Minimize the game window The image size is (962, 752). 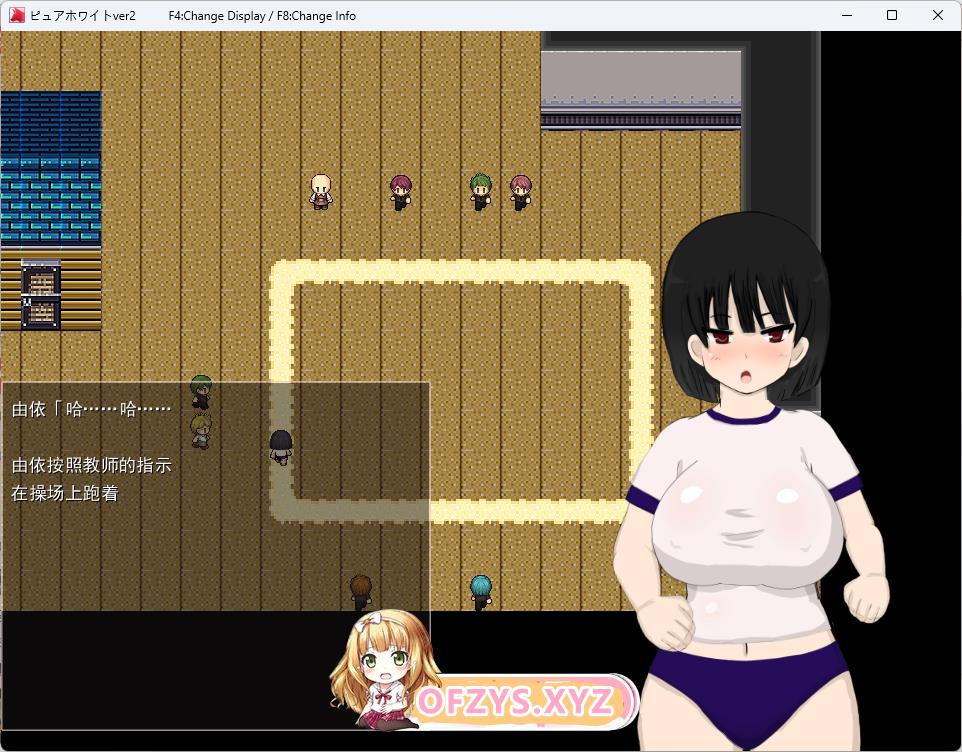[x=846, y=15]
